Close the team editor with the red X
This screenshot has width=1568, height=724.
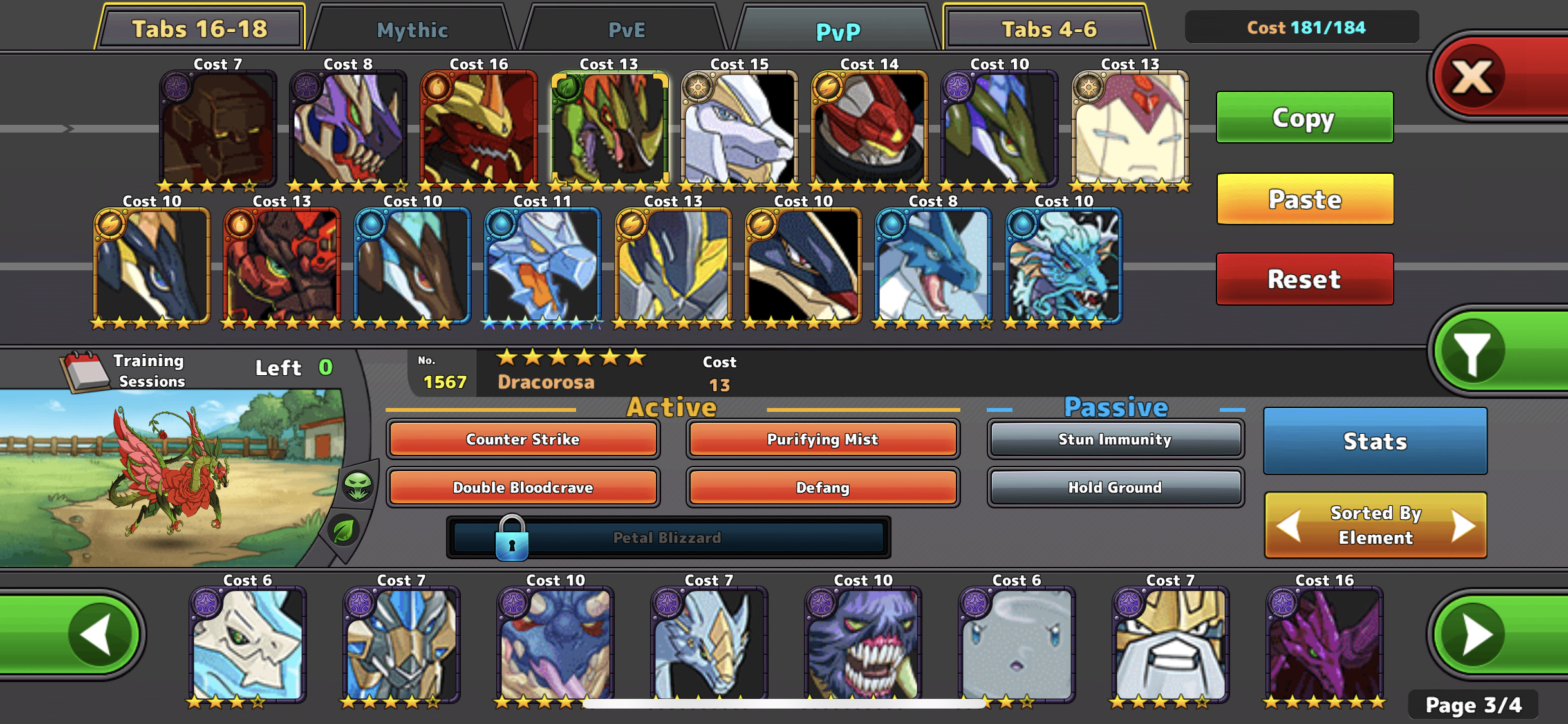click(x=1473, y=77)
